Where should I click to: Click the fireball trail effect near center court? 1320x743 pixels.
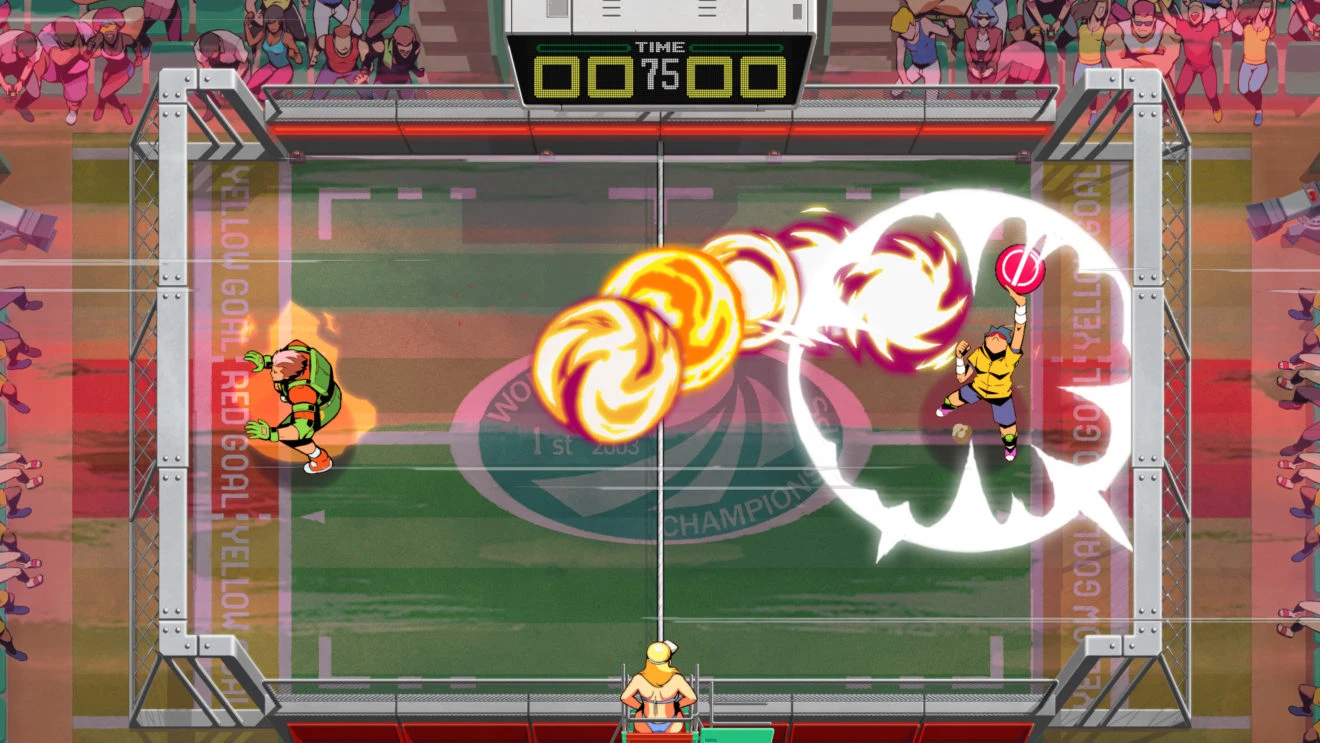(780, 290)
